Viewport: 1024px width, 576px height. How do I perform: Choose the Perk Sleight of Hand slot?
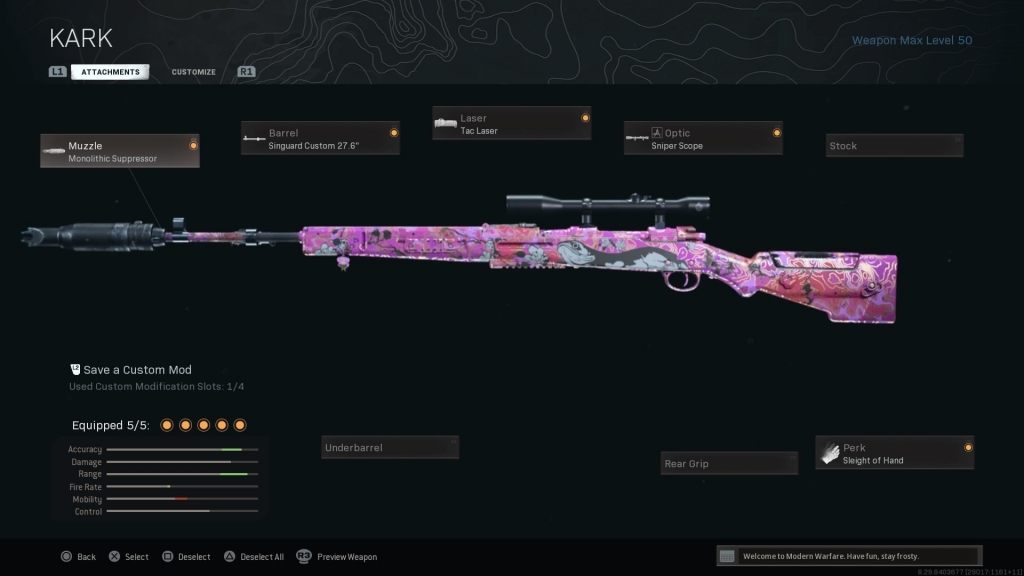click(894, 453)
